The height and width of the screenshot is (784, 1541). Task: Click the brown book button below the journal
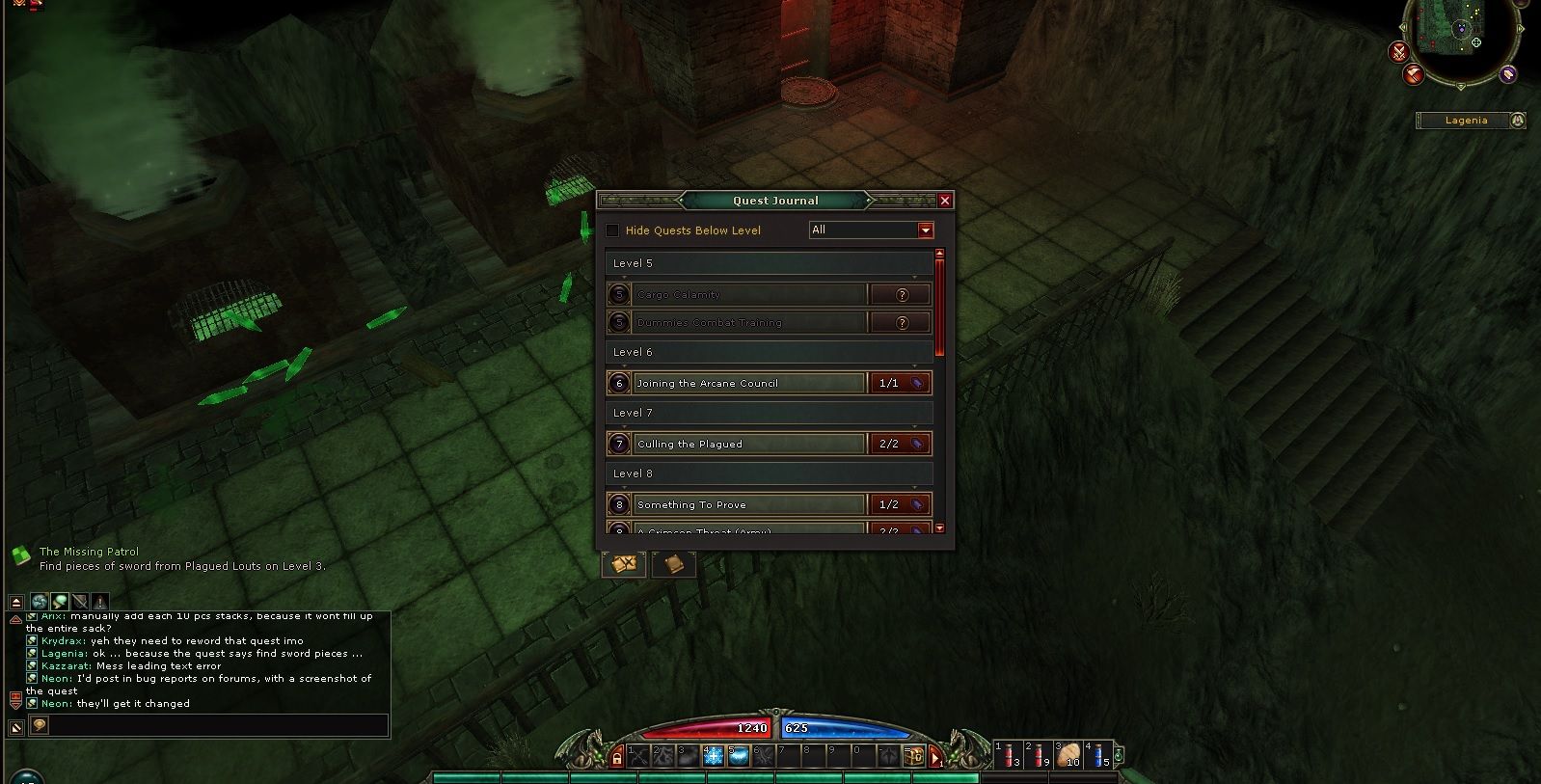tap(674, 564)
